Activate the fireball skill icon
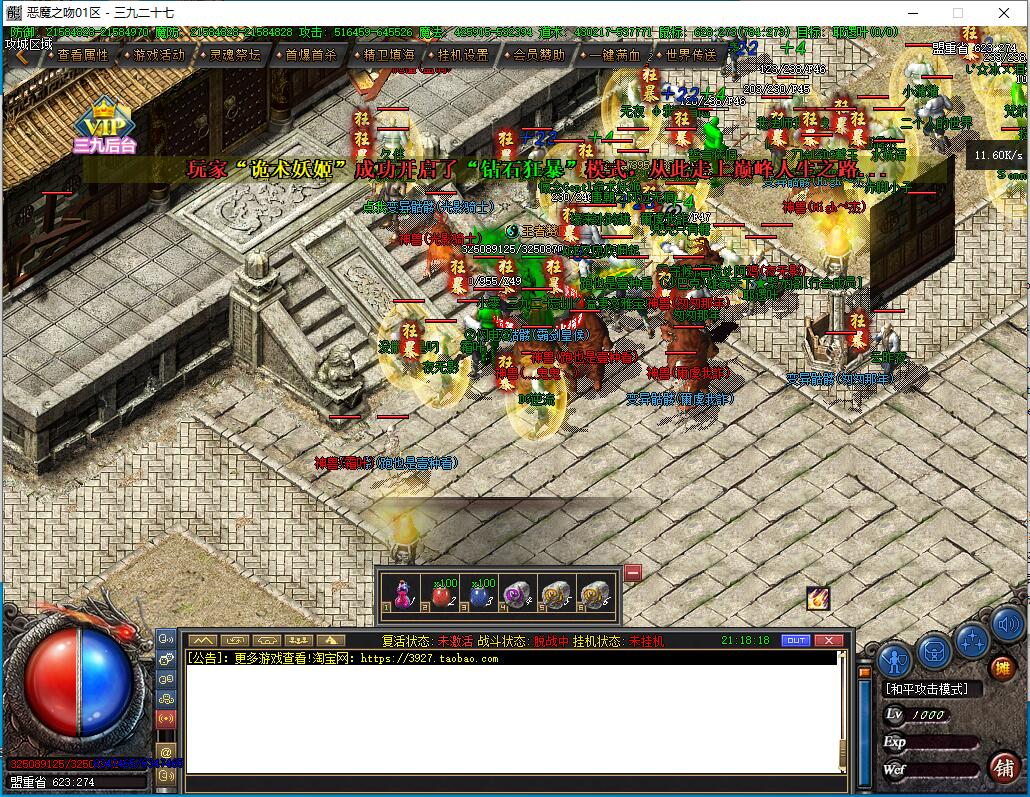This screenshot has width=1030, height=797. tap(818, 598)
